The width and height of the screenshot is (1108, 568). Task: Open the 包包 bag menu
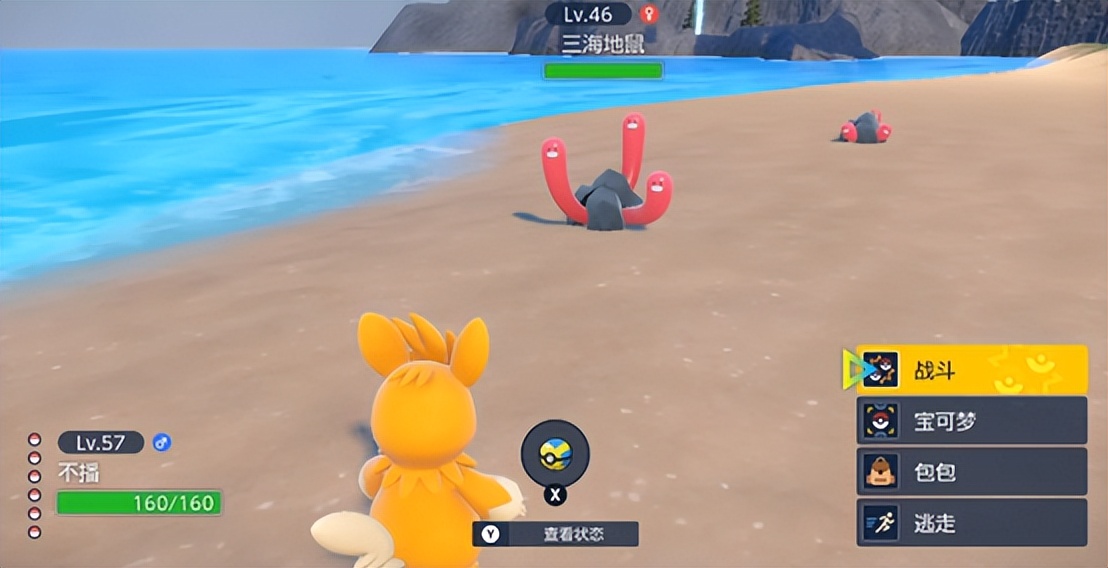[x=971, y=472]
